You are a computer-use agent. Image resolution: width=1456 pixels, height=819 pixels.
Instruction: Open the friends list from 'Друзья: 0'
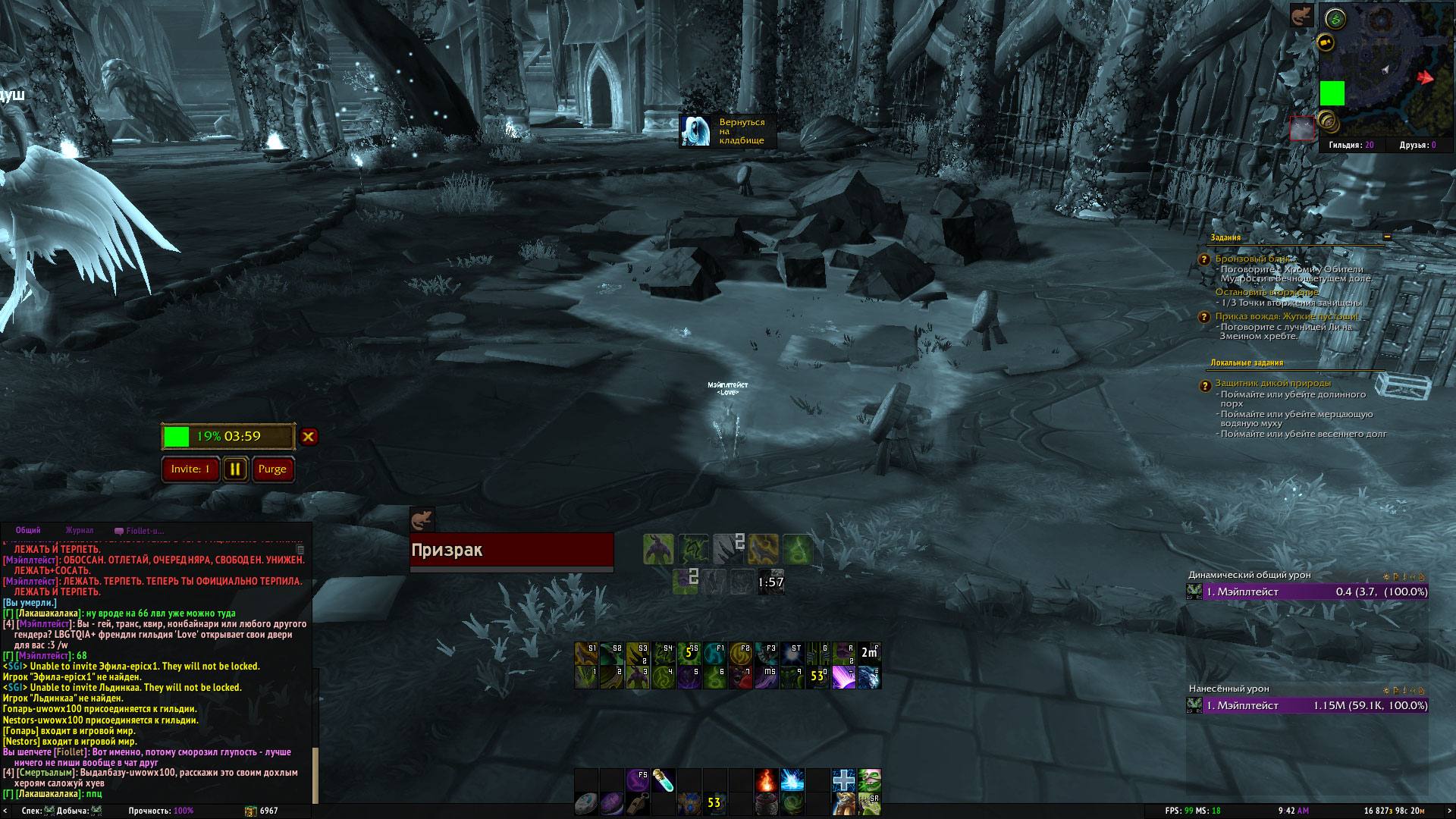(x=1417, y=145)
